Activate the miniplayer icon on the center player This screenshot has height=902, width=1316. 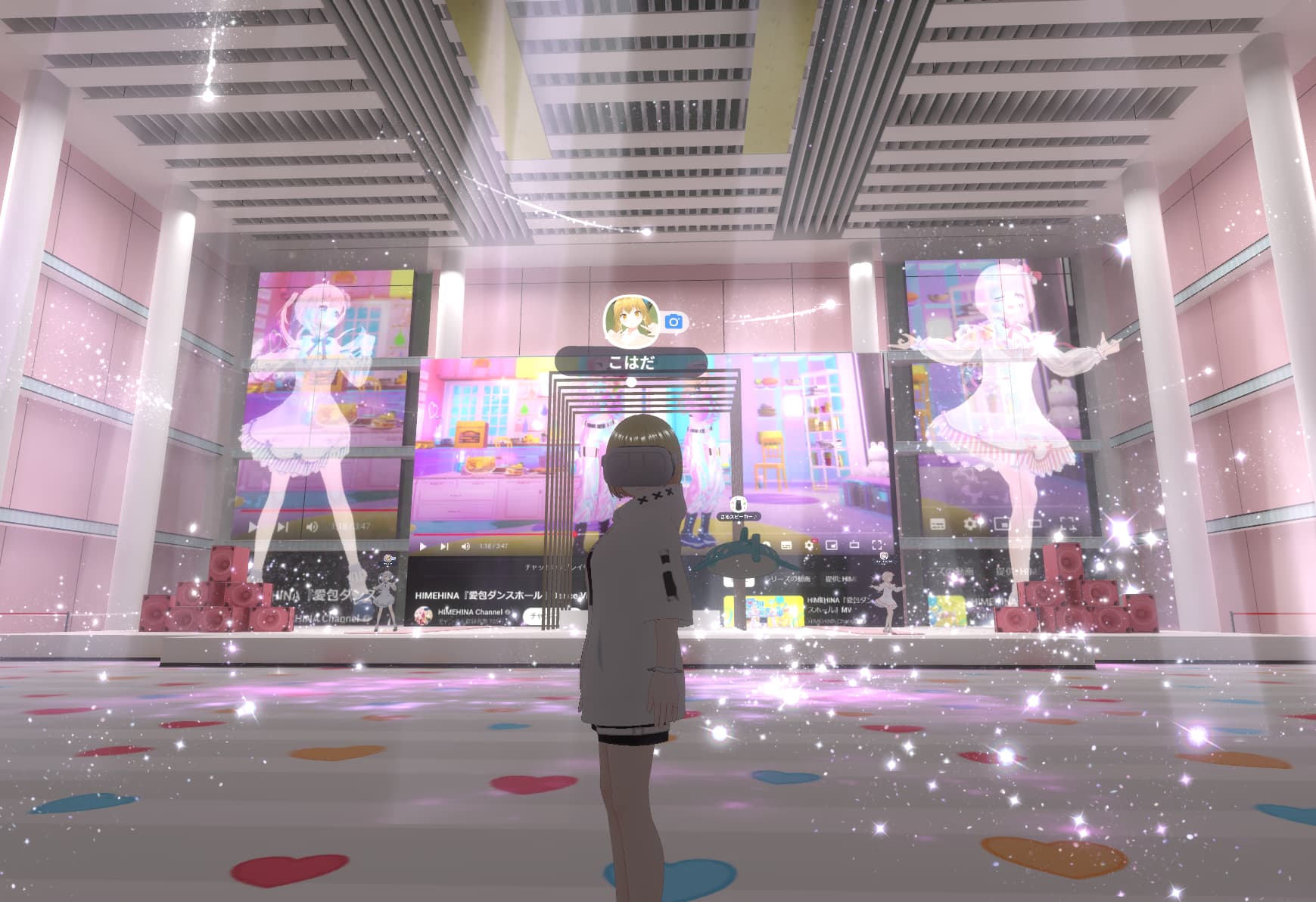coord(832,546)
